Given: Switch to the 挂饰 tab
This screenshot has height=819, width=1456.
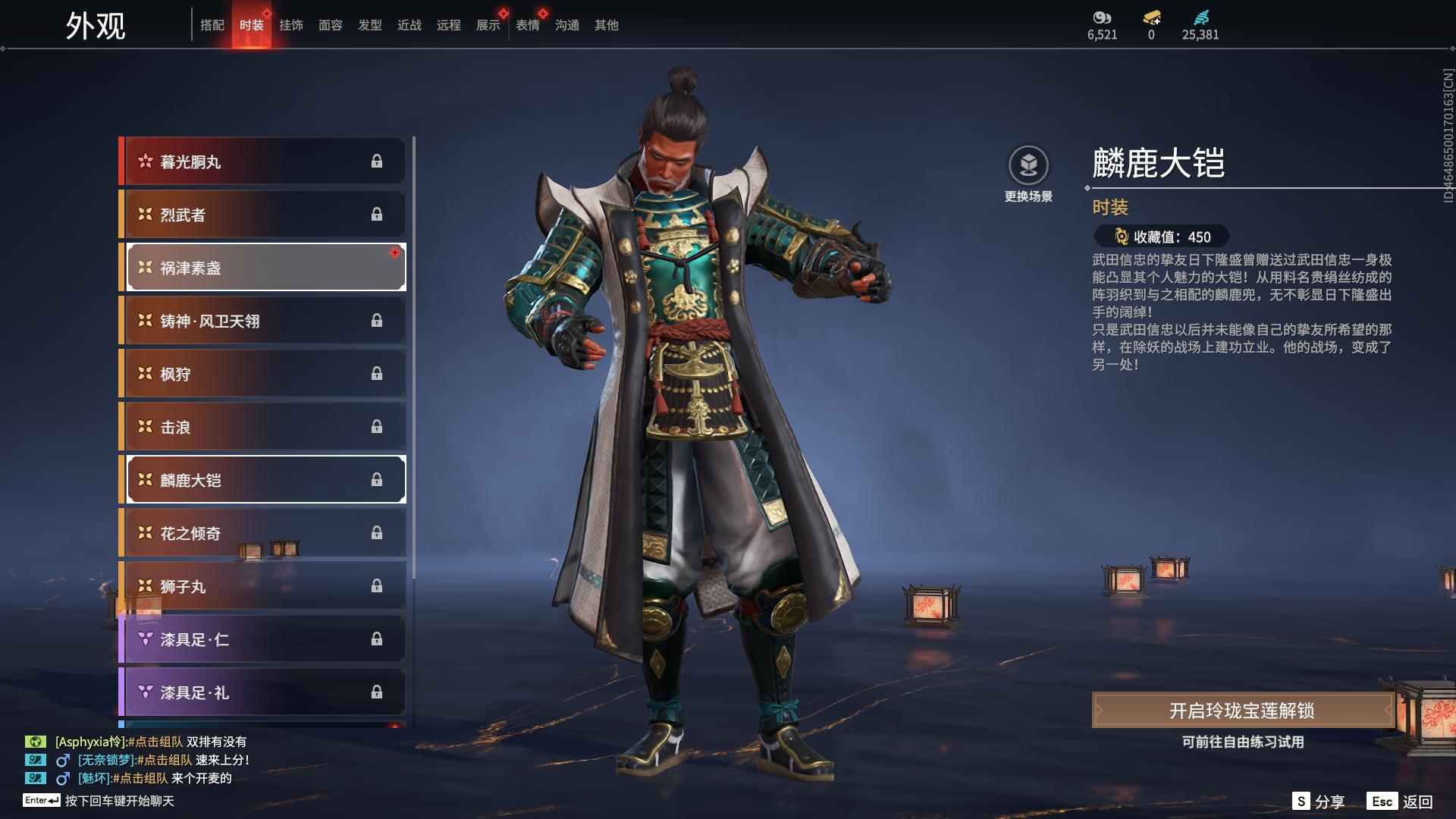Looking at the screenshot, I should pos(291,25).
